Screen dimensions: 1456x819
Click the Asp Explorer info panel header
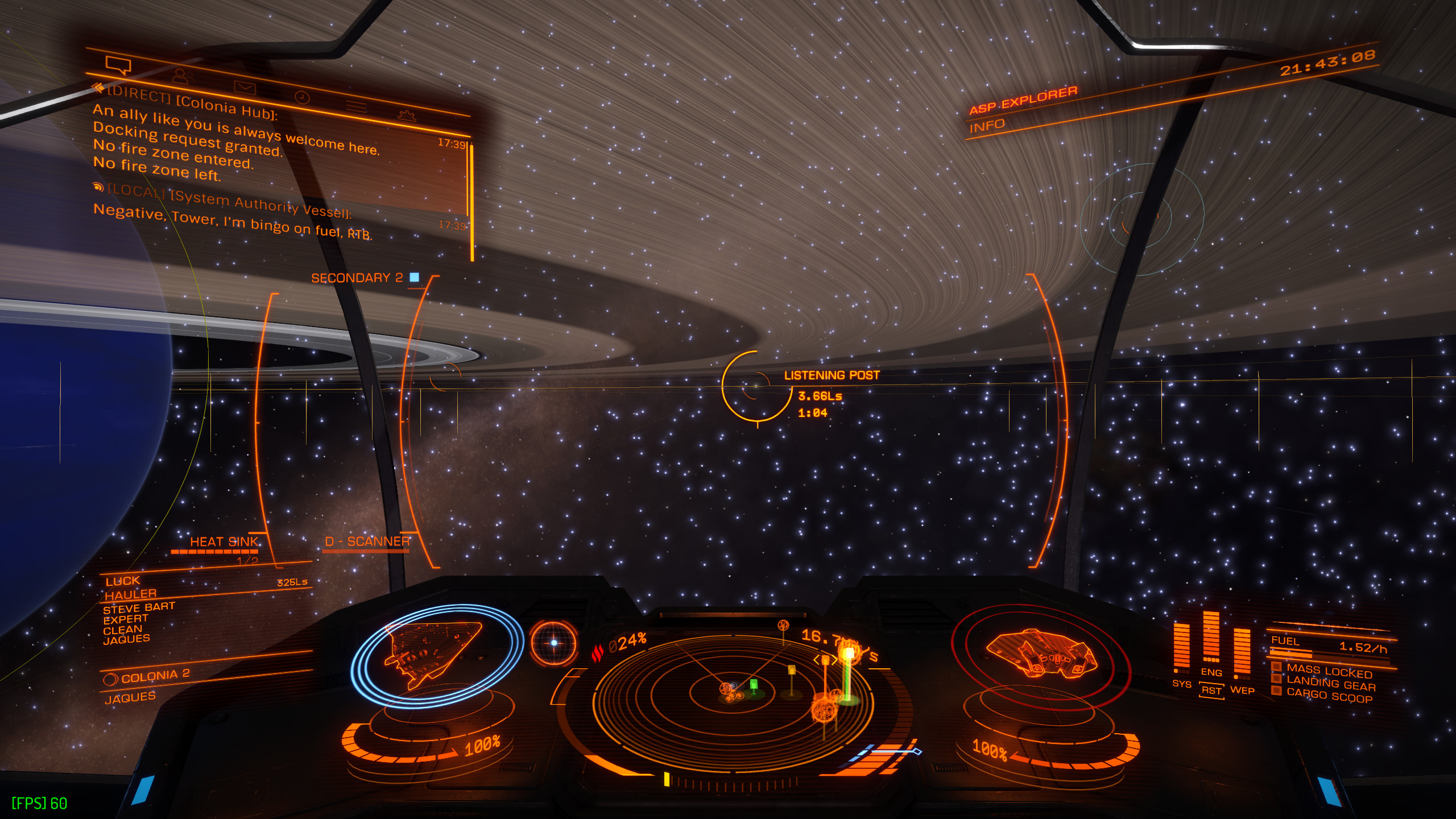click(x=1024, y=100)
